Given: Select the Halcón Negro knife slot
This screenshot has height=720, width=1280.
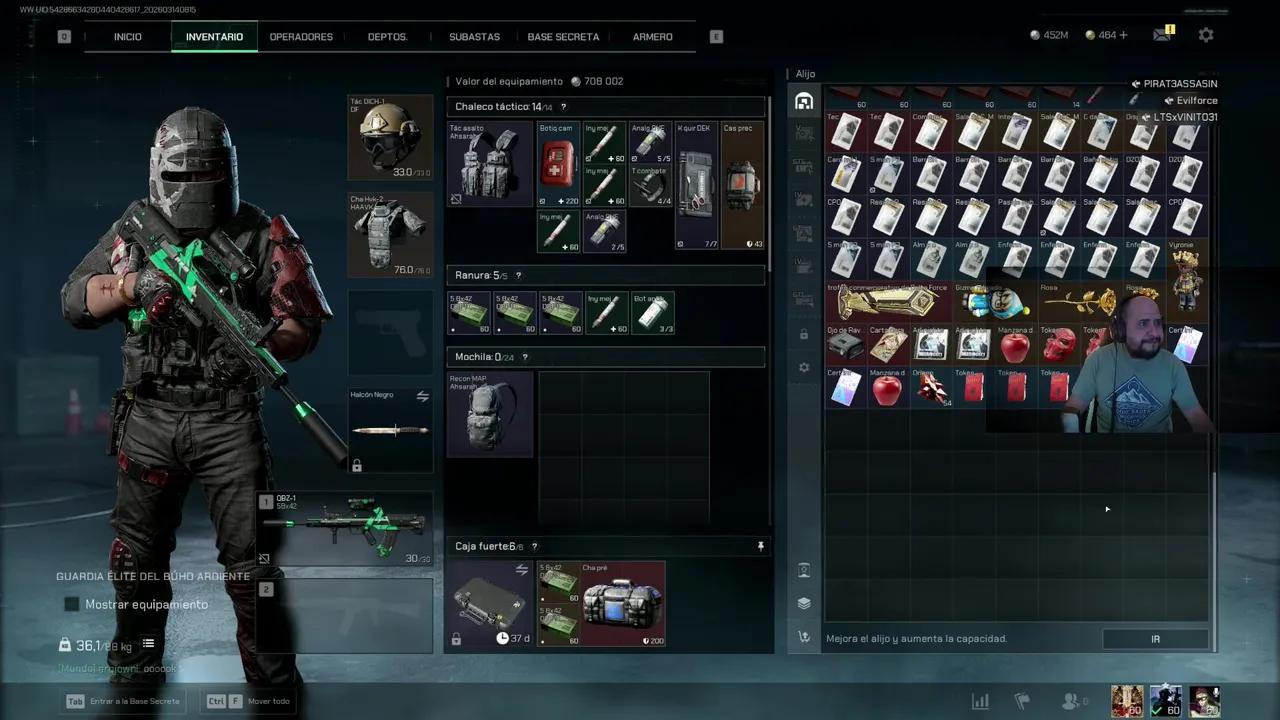Looking at the screenshot, I should click(x=390, y=430).
